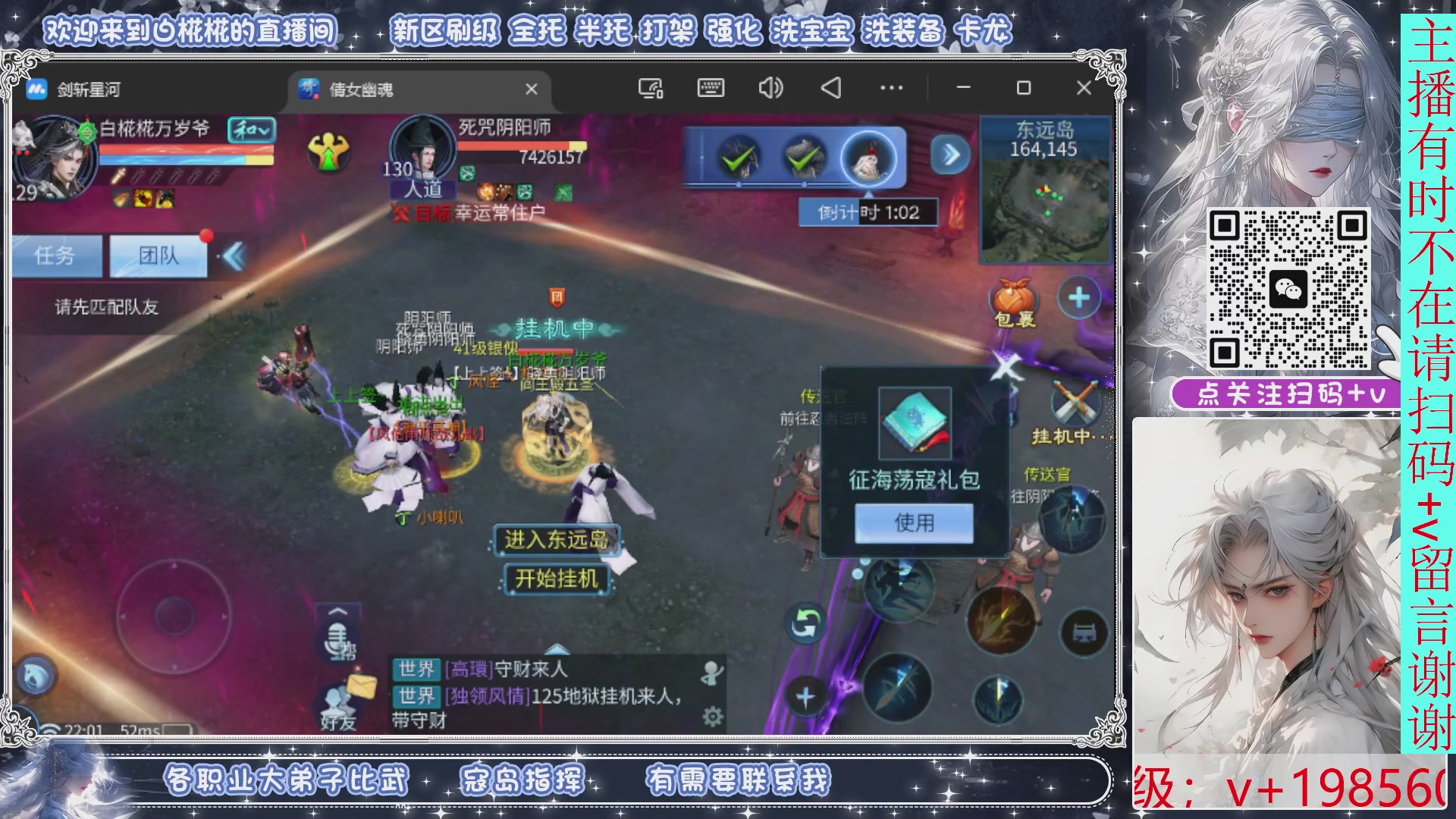Collapse the 团队 panel with the left arrows
The image size is (1456, 819).
230,255
